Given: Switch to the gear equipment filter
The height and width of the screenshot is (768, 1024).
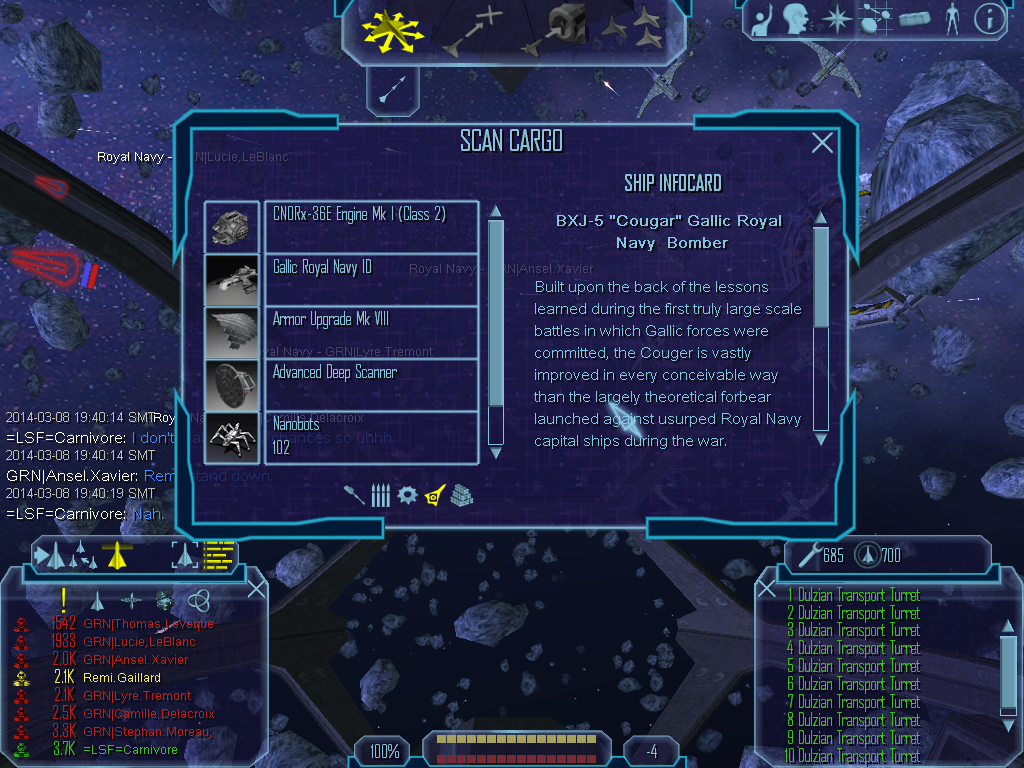Looking at the screenshot, I should click(406, 495).
